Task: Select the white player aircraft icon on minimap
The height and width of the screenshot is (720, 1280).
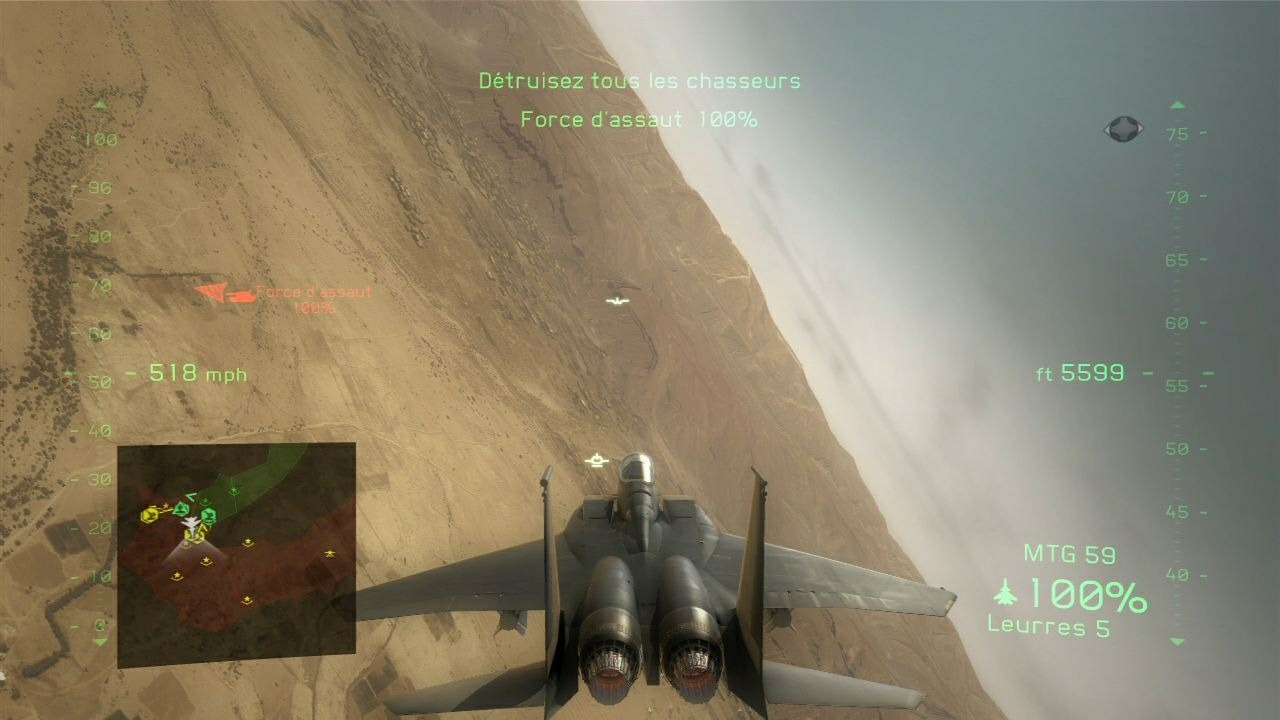Action: click(x=190, y=525)
